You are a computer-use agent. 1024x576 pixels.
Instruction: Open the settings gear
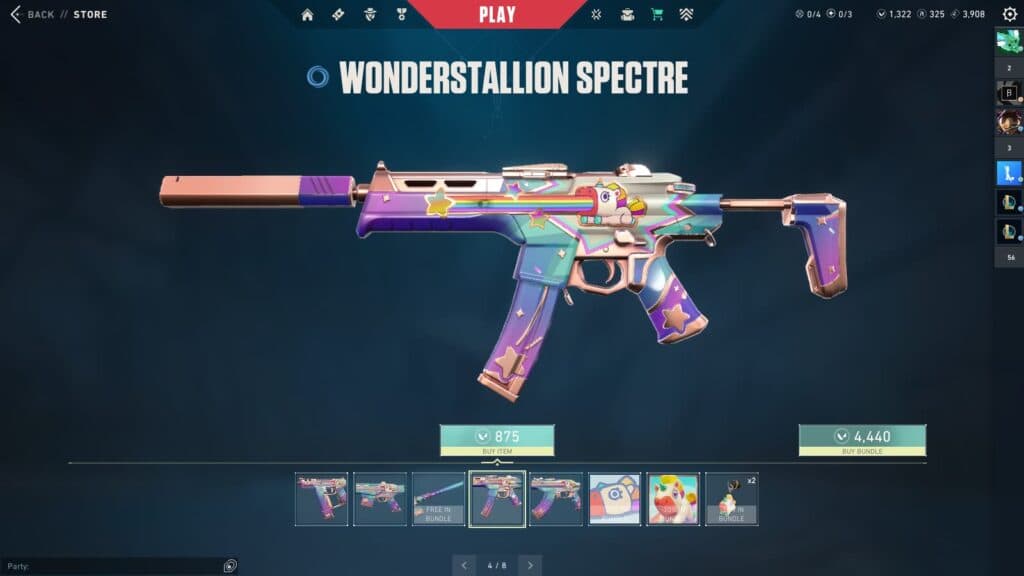pos(1009,15)
